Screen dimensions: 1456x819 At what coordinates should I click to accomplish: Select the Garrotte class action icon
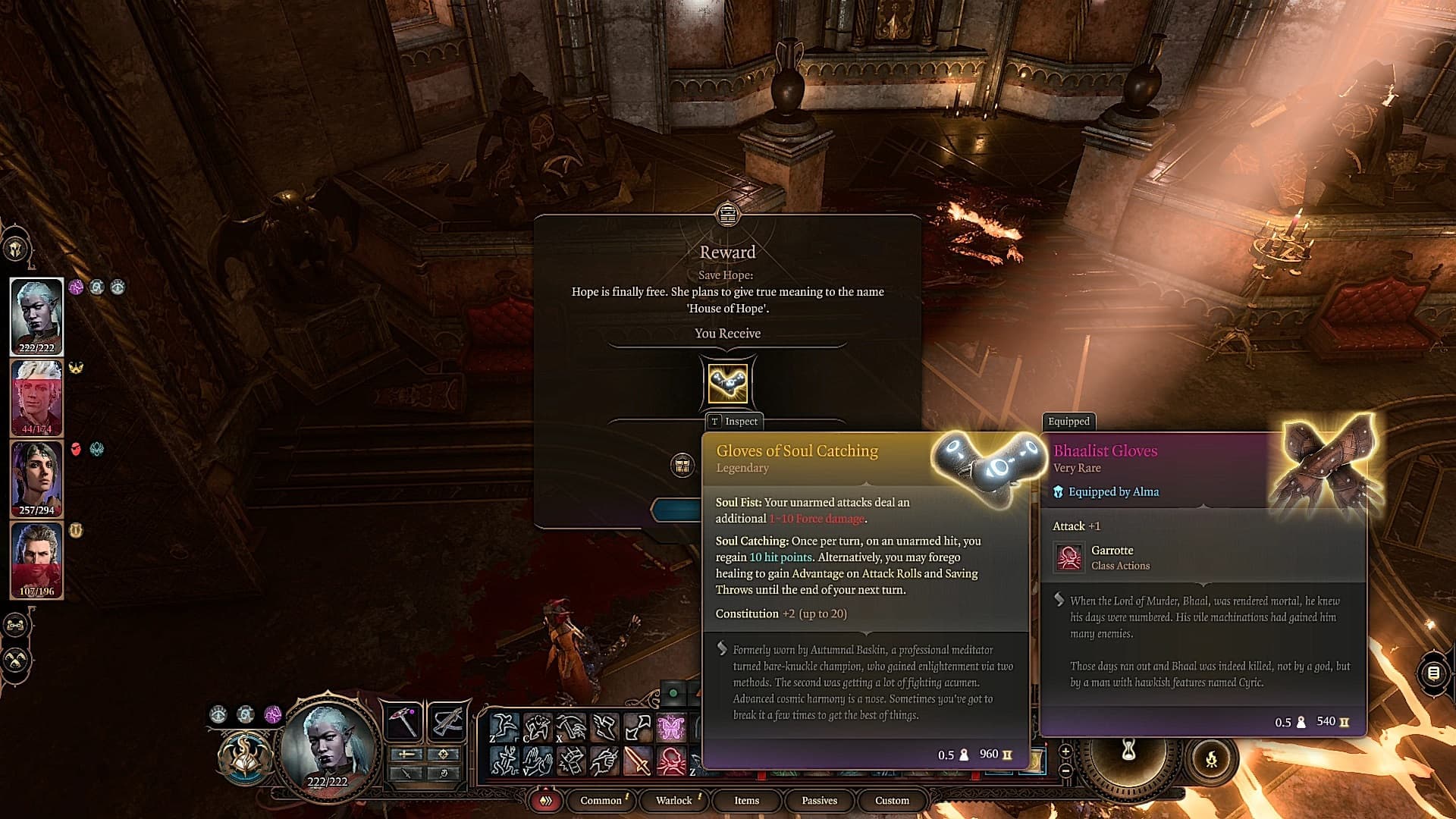point(1068,556)
